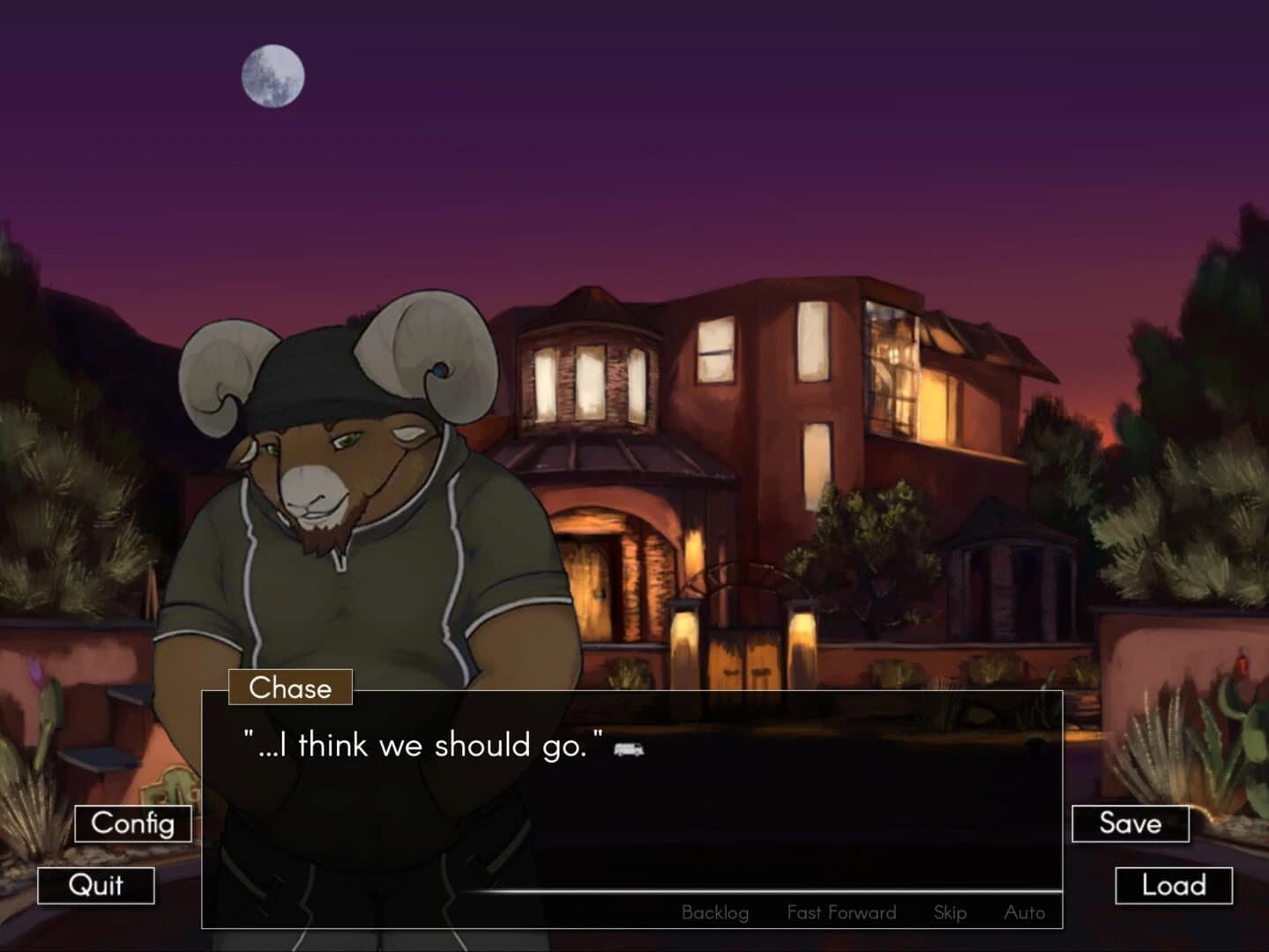Open the Backlog to review past dialogue
The width and height of the screenshot is (1269, 952).
pos(714,912)
